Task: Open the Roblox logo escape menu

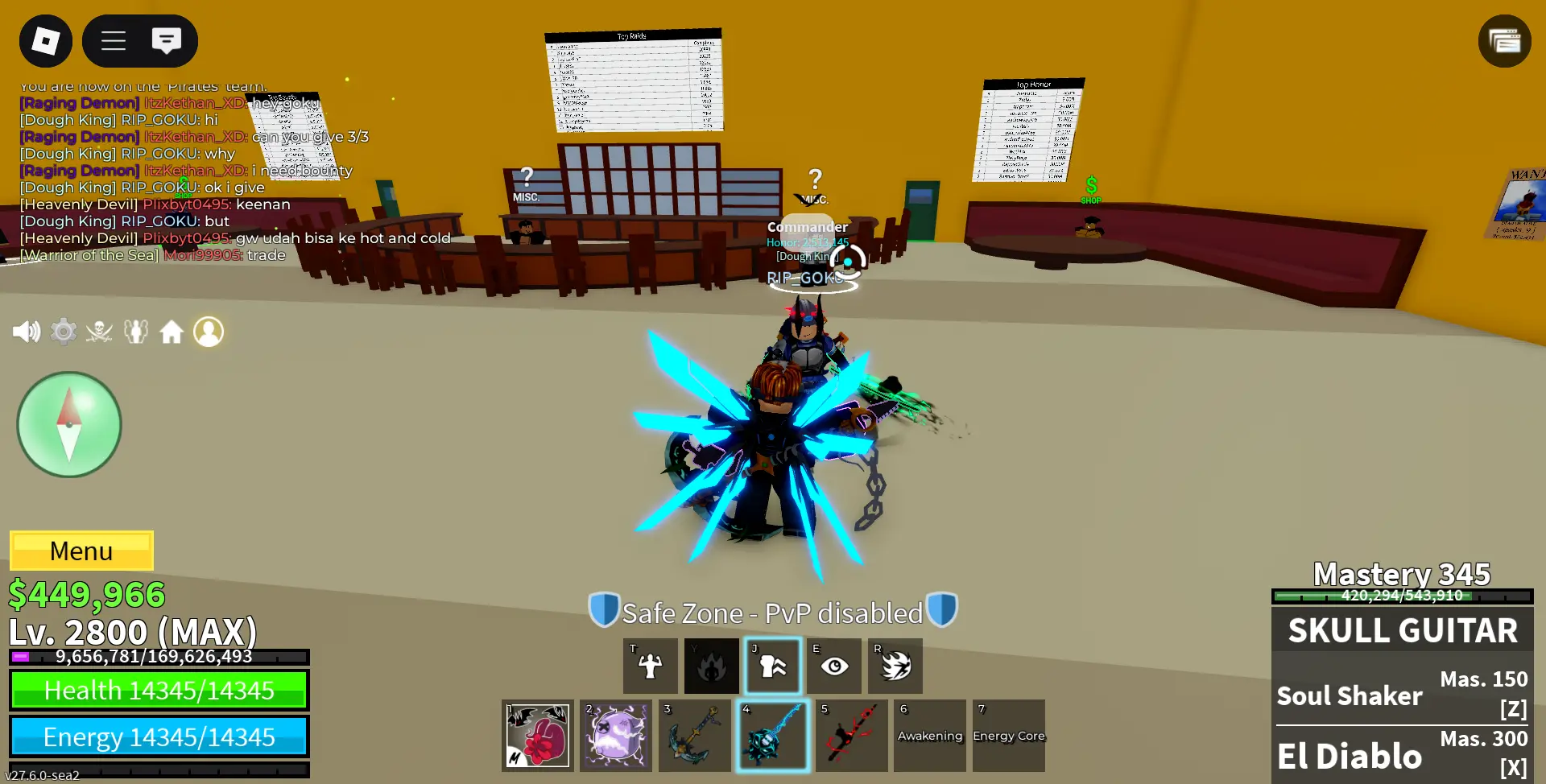Action: point(45,40)
